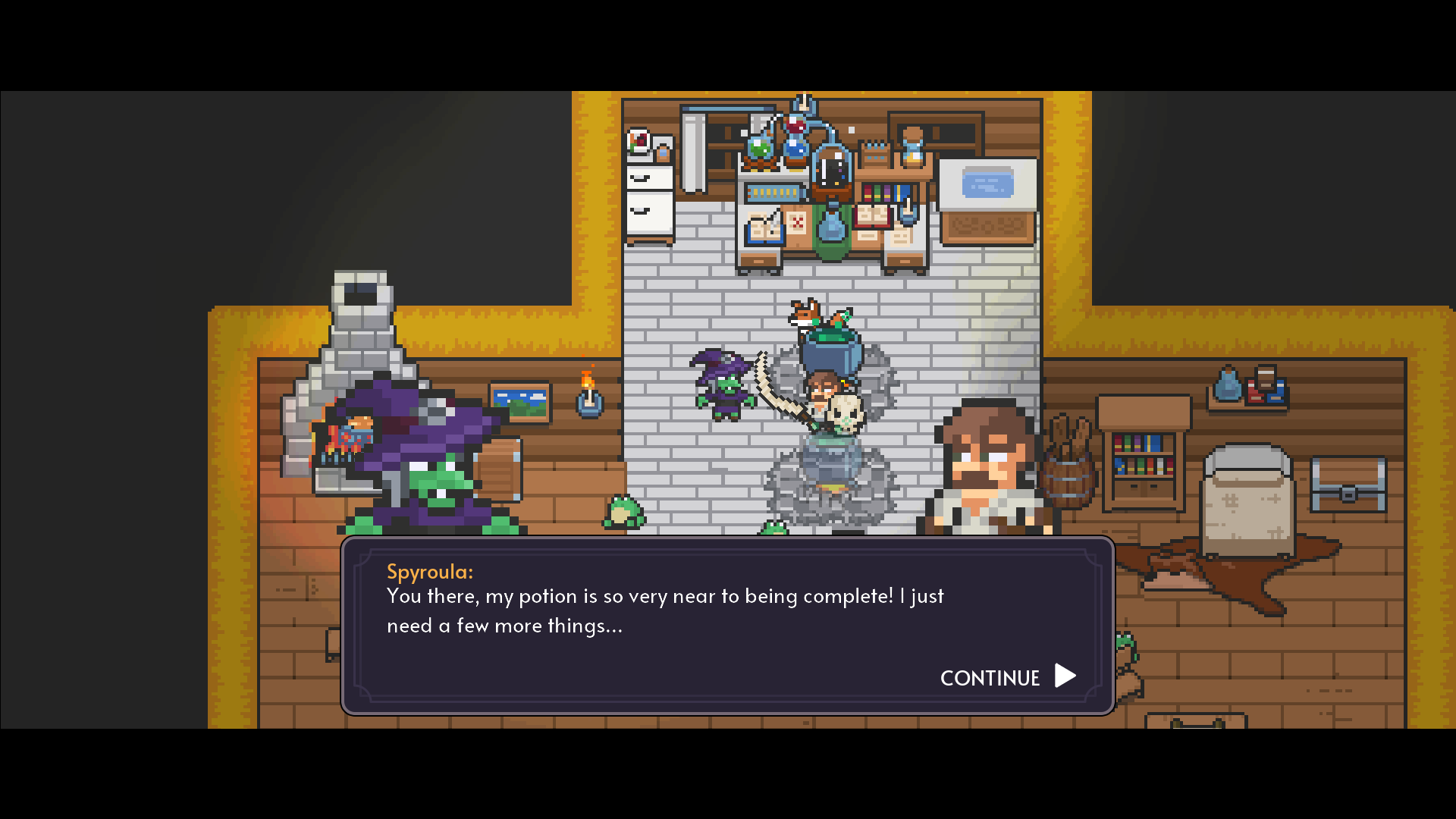Open the bookshelf cabinet doors
The width and height of the screenshot is (1456, 819).
[x=1144, y=490]
